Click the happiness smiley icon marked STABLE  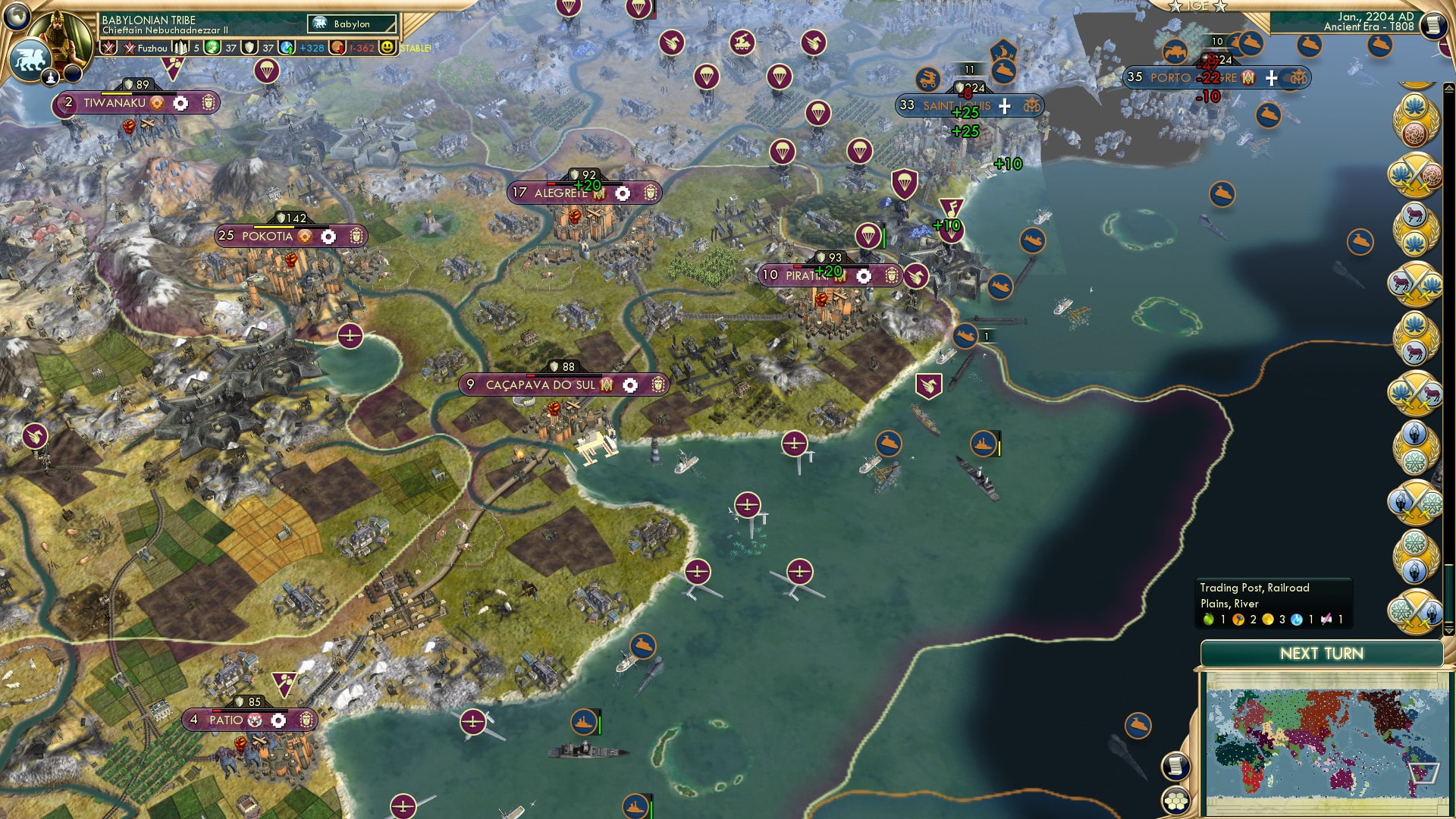[x=389, y=47]
